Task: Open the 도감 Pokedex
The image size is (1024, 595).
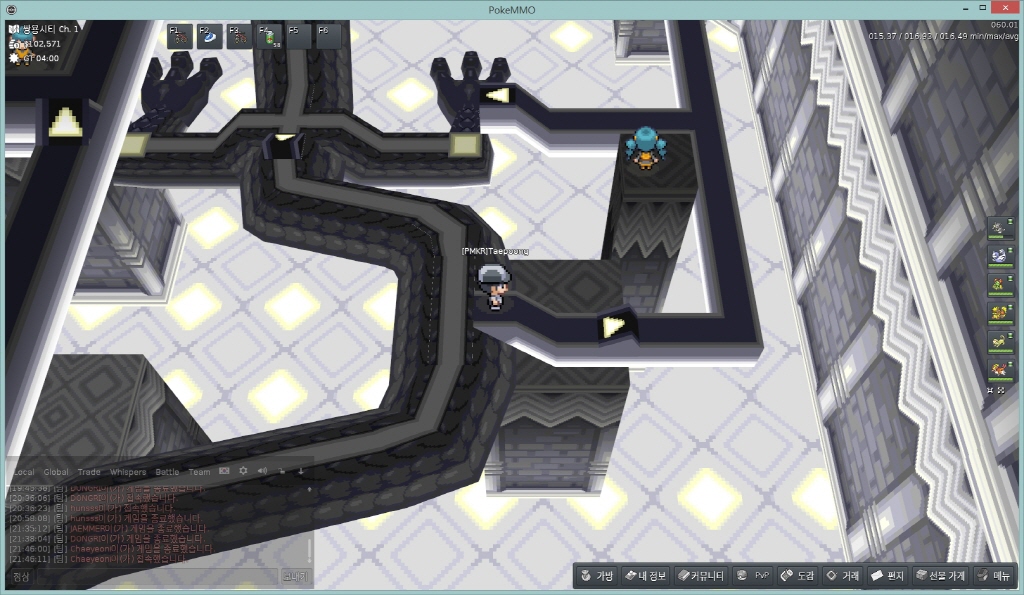Action: coord(797,576)
